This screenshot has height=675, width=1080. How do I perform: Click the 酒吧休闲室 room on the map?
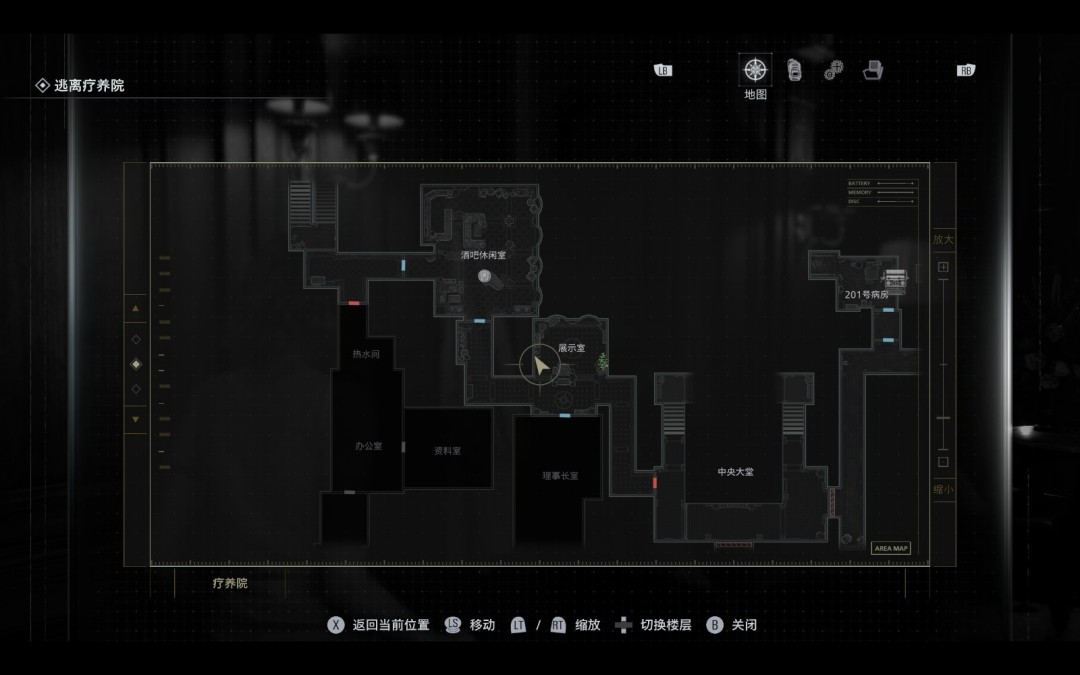(483, 256)
